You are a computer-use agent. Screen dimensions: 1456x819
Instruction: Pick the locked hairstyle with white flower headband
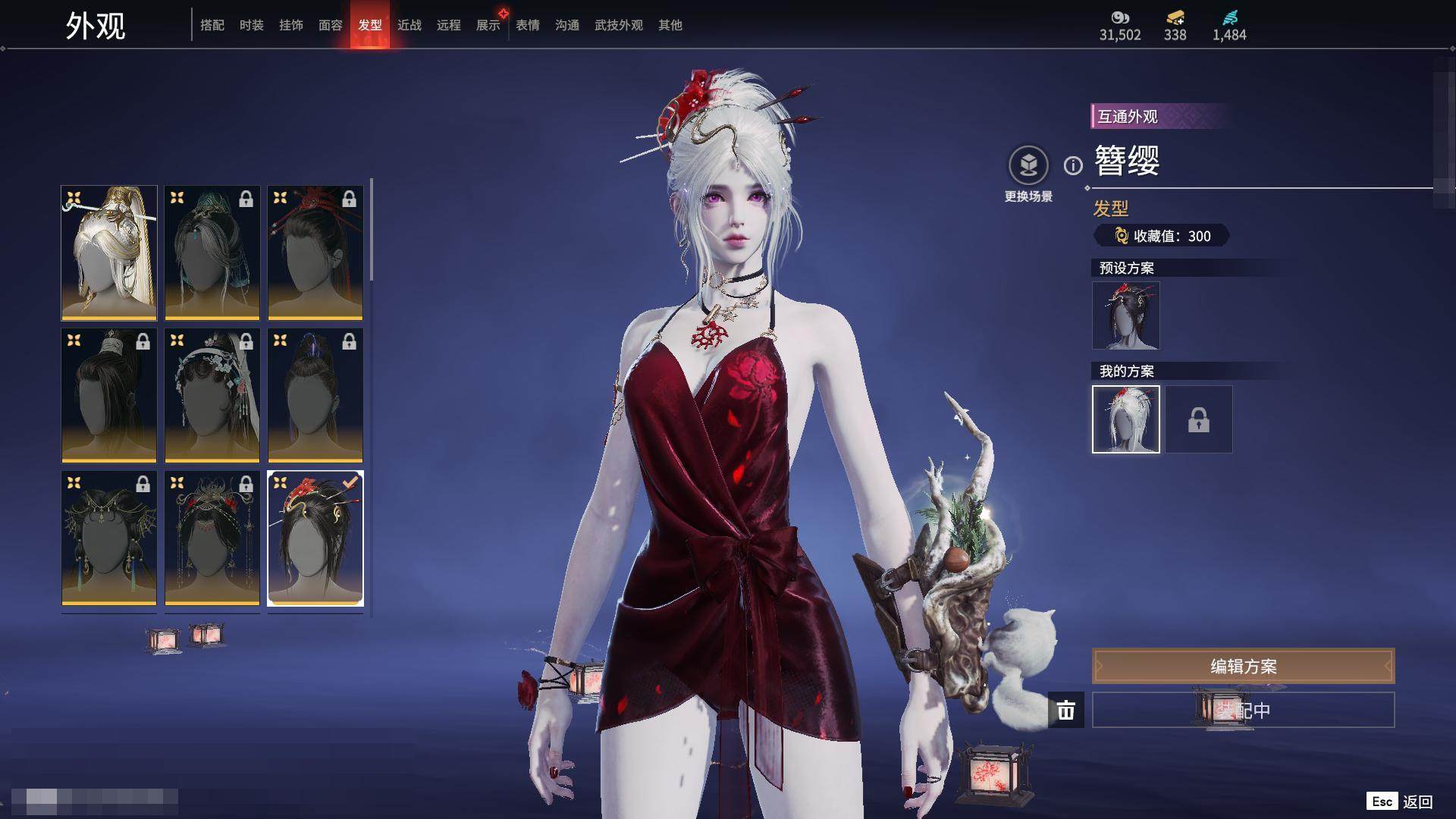(x=212, y=395)
